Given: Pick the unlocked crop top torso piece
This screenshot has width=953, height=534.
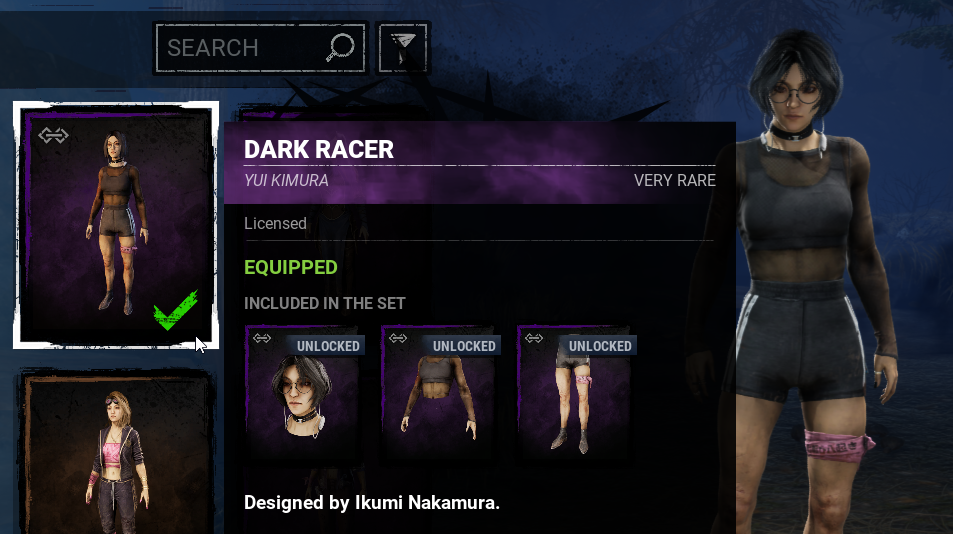Looking at the screenshot, I should click(439, 392).
